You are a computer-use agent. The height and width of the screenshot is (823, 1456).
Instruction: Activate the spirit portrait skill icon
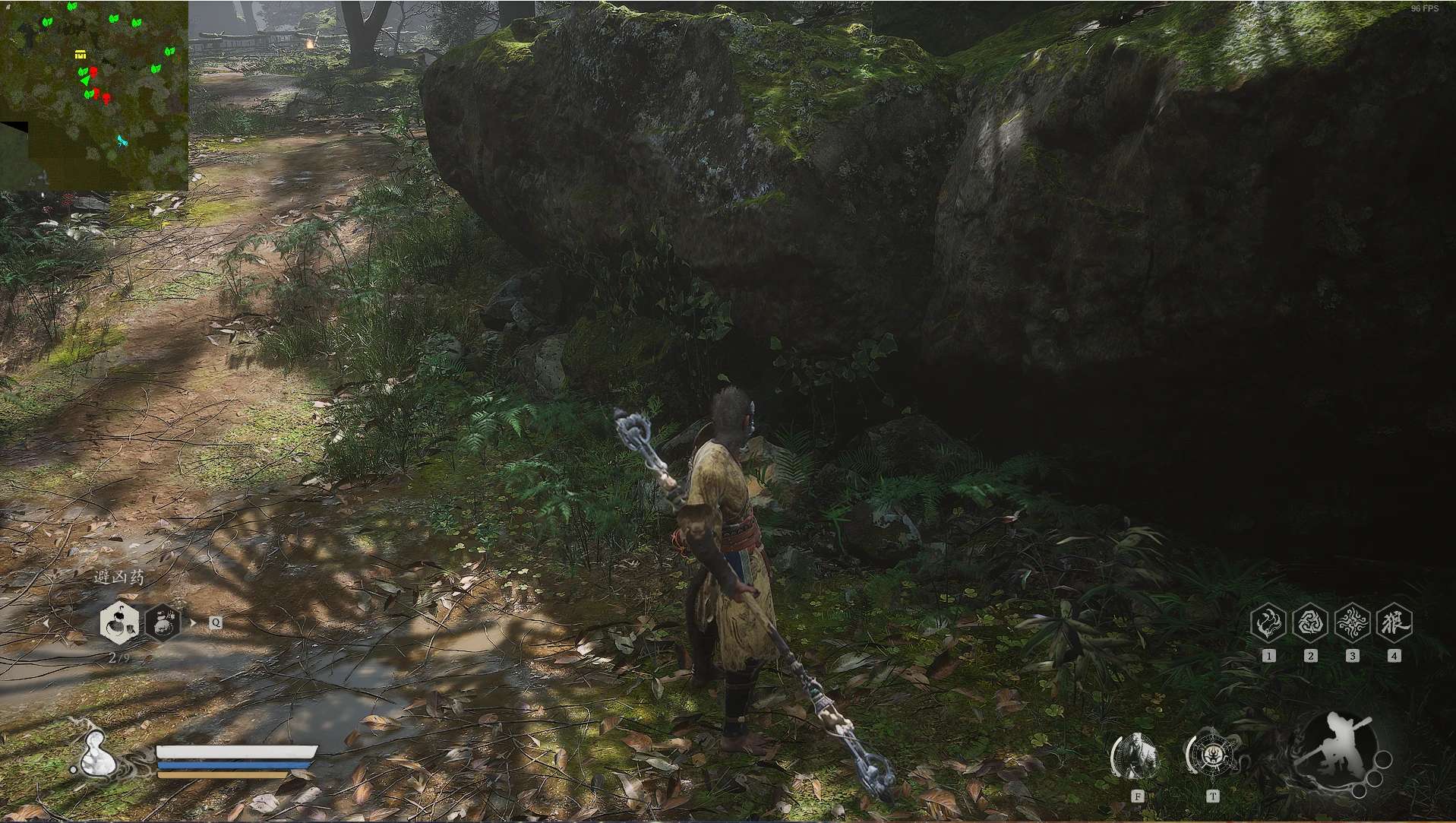[1136, 757]
